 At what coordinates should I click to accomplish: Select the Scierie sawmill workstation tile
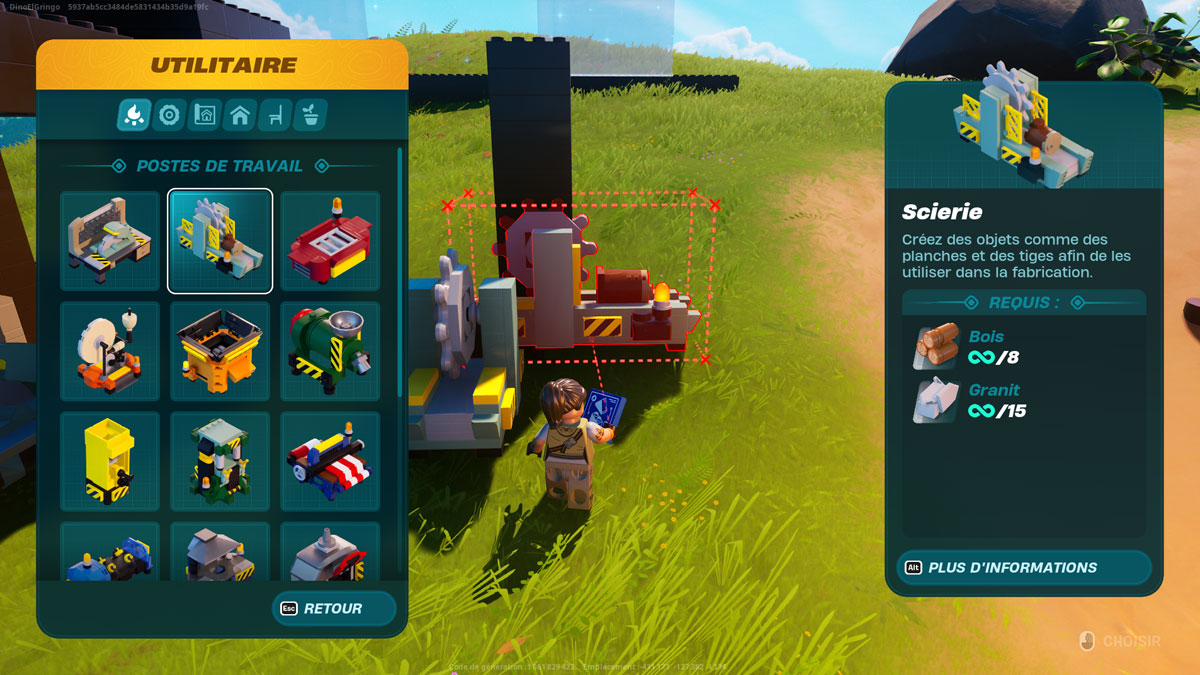click(x=220, y=241)
